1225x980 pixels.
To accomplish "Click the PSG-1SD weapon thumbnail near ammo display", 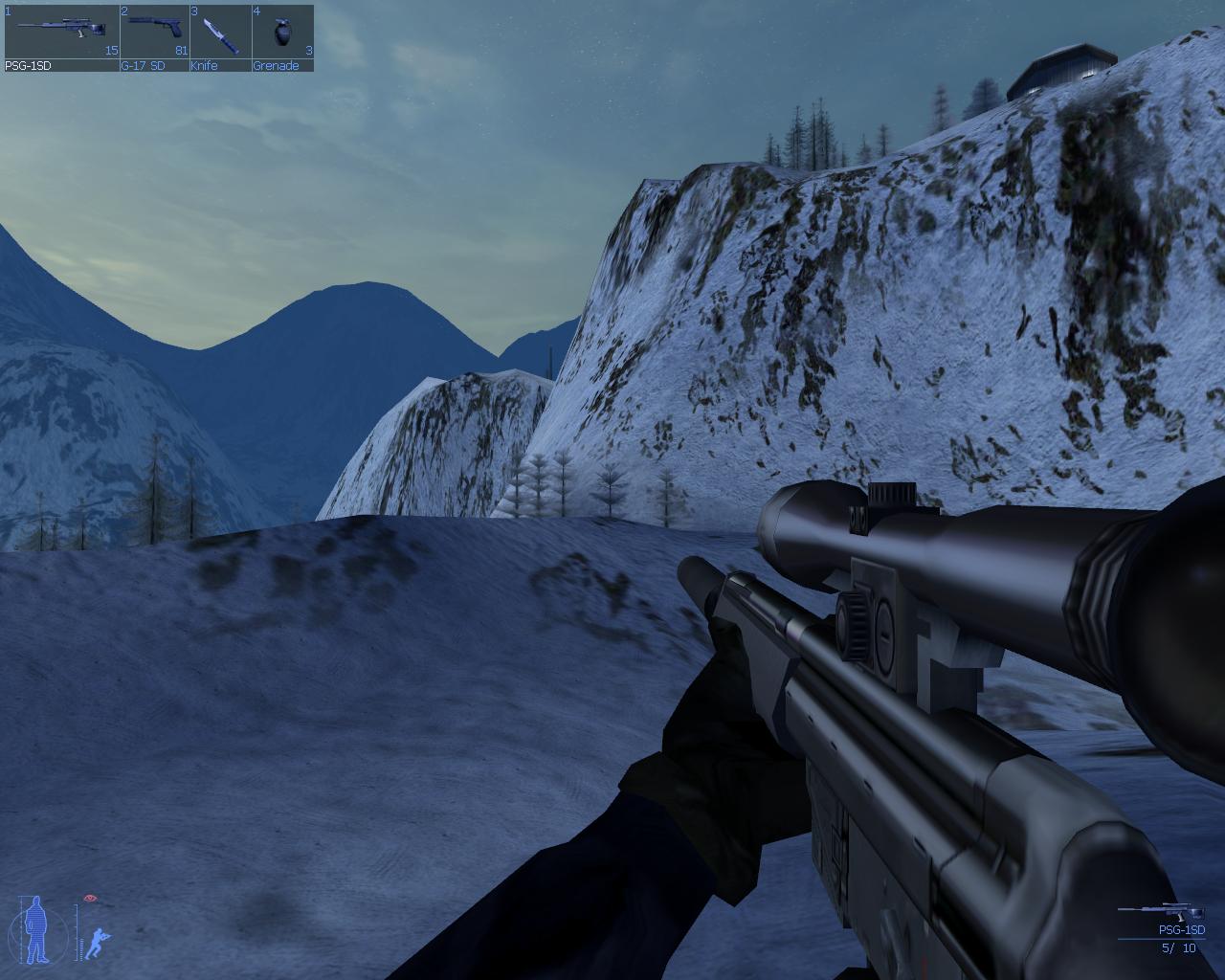I will [x=1161, y=909].
